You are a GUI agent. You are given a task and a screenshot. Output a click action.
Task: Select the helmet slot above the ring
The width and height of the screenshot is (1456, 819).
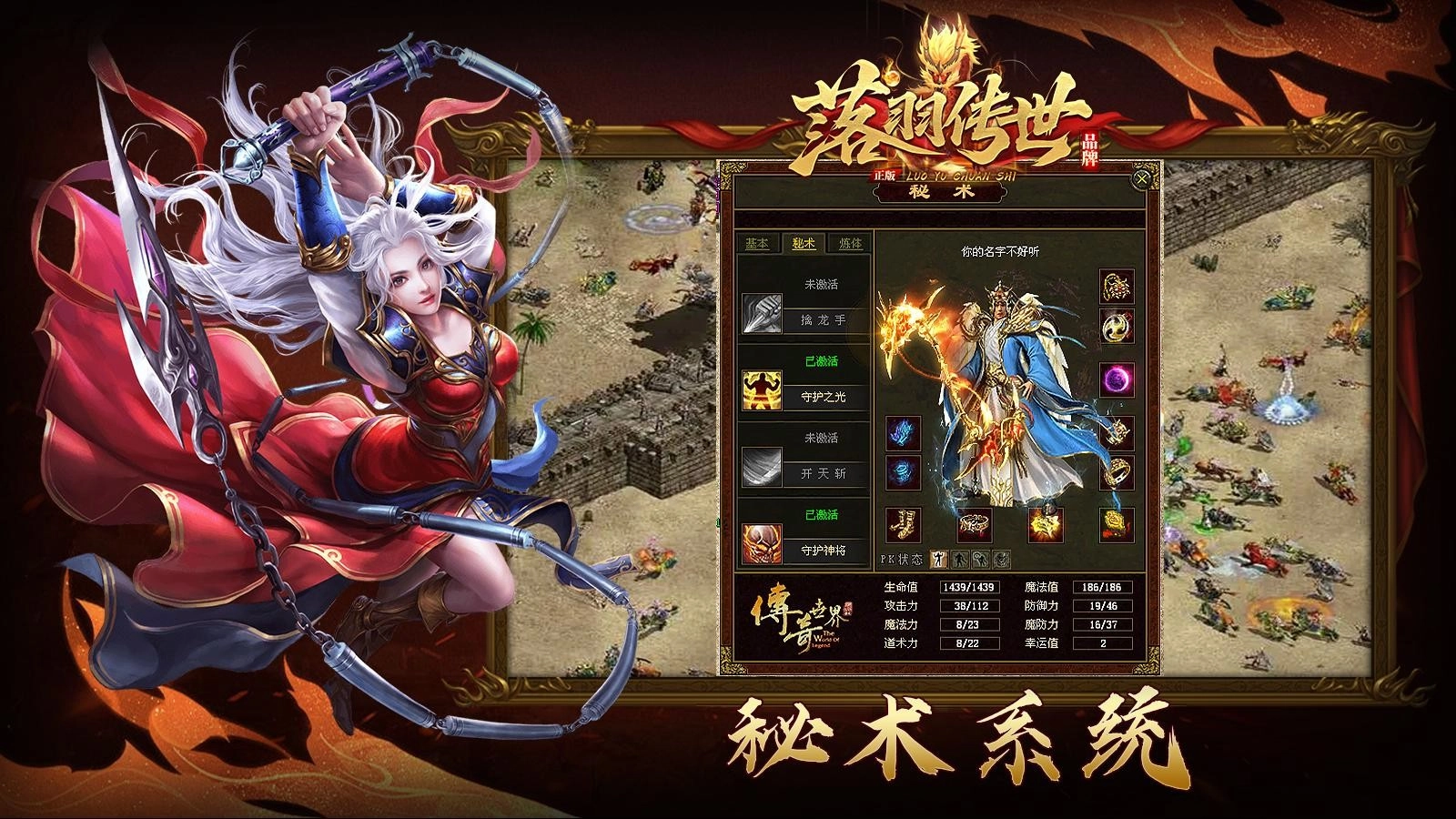[x=1116, y=433]
